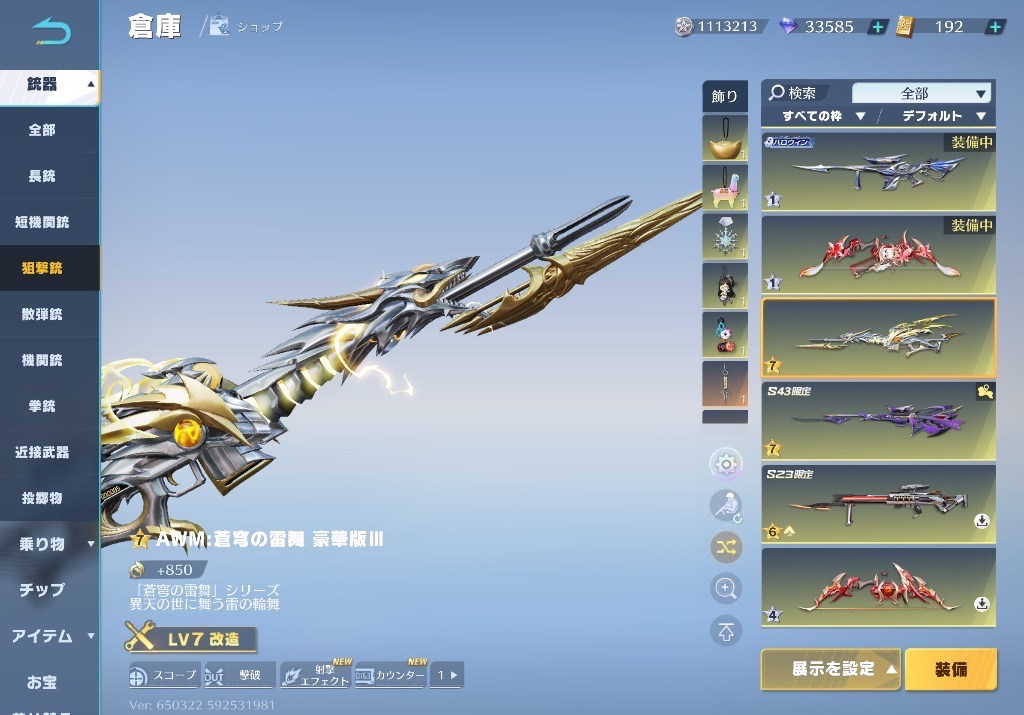Open the チップ section

[x=42, y=590]
